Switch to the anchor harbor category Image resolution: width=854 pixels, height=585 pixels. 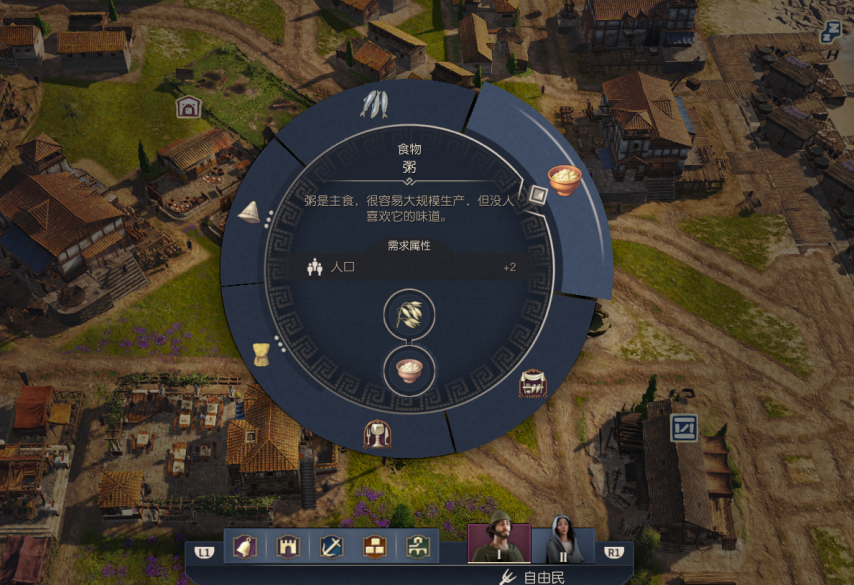(331, 547)
